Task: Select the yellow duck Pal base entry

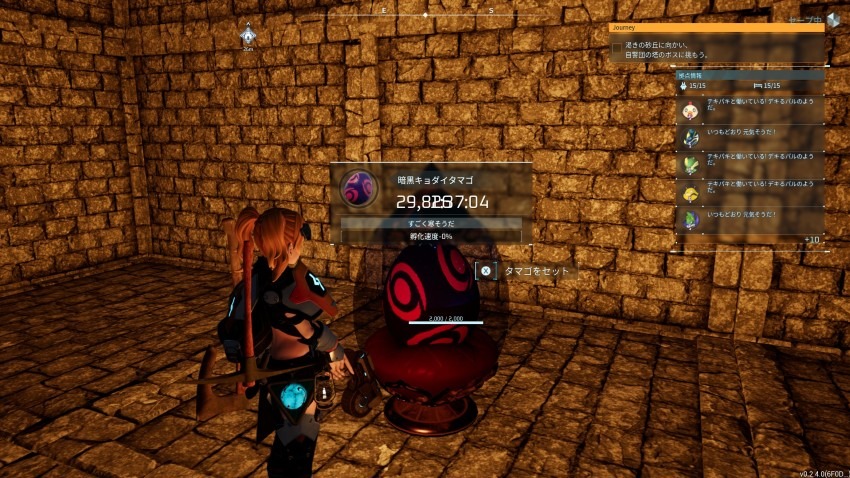Action: coord(688,191)
